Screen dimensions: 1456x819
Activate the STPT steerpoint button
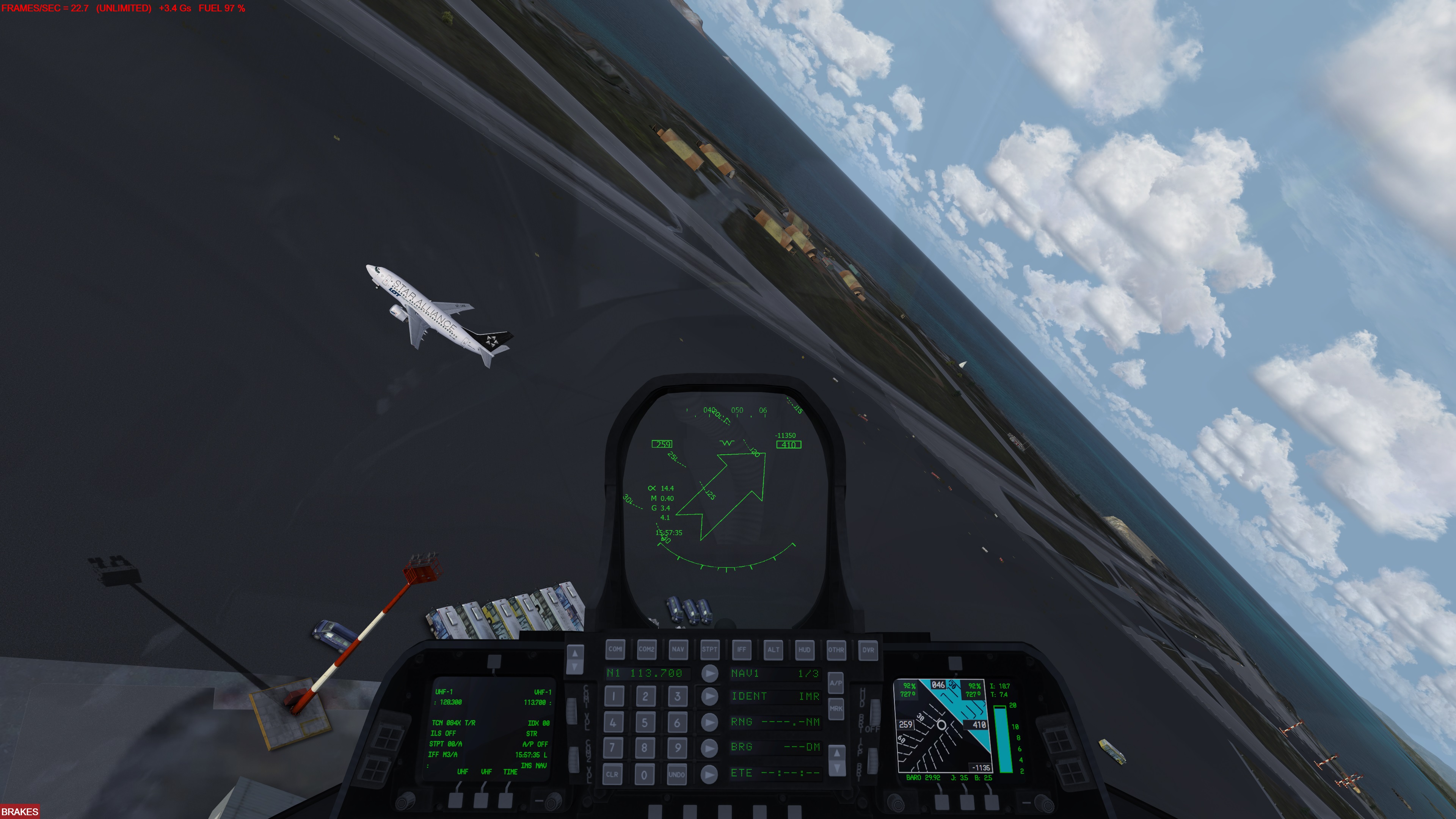[x=709, y=650]
